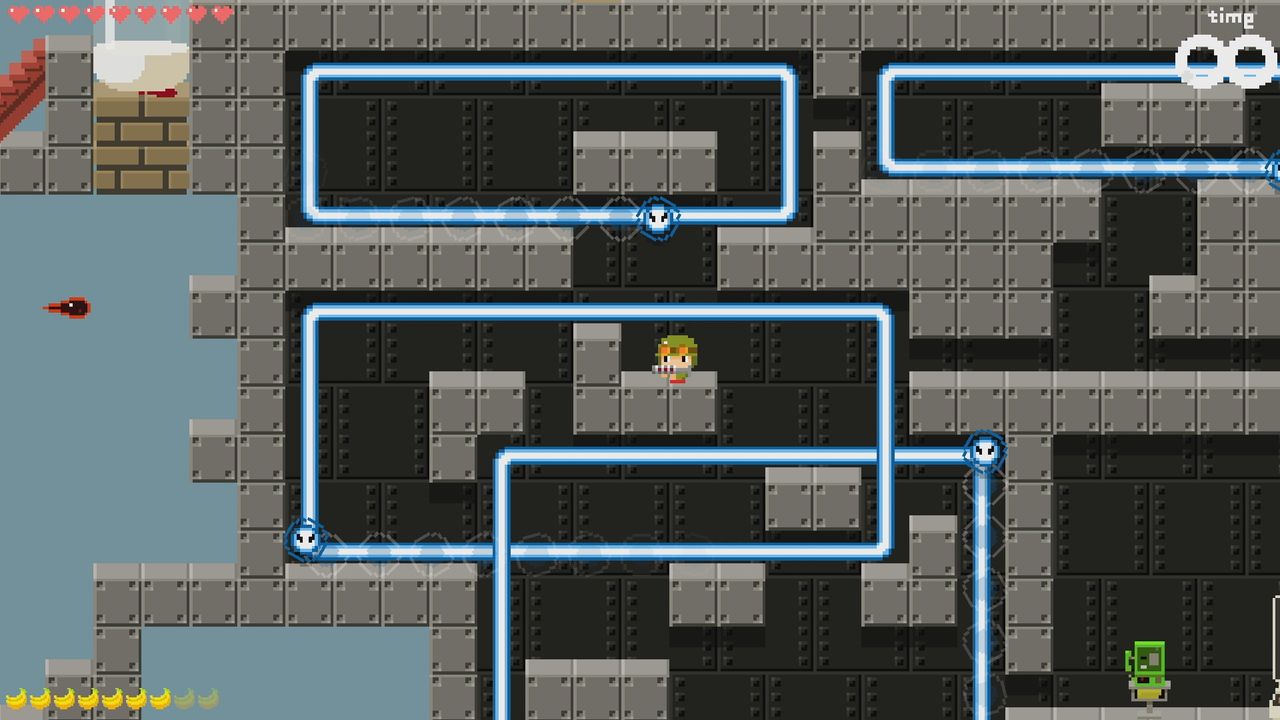The width and height of the screenshot is (1280, 720).
Task: Click the infinity time counter icon
Action: click(x=1224, y=57)
